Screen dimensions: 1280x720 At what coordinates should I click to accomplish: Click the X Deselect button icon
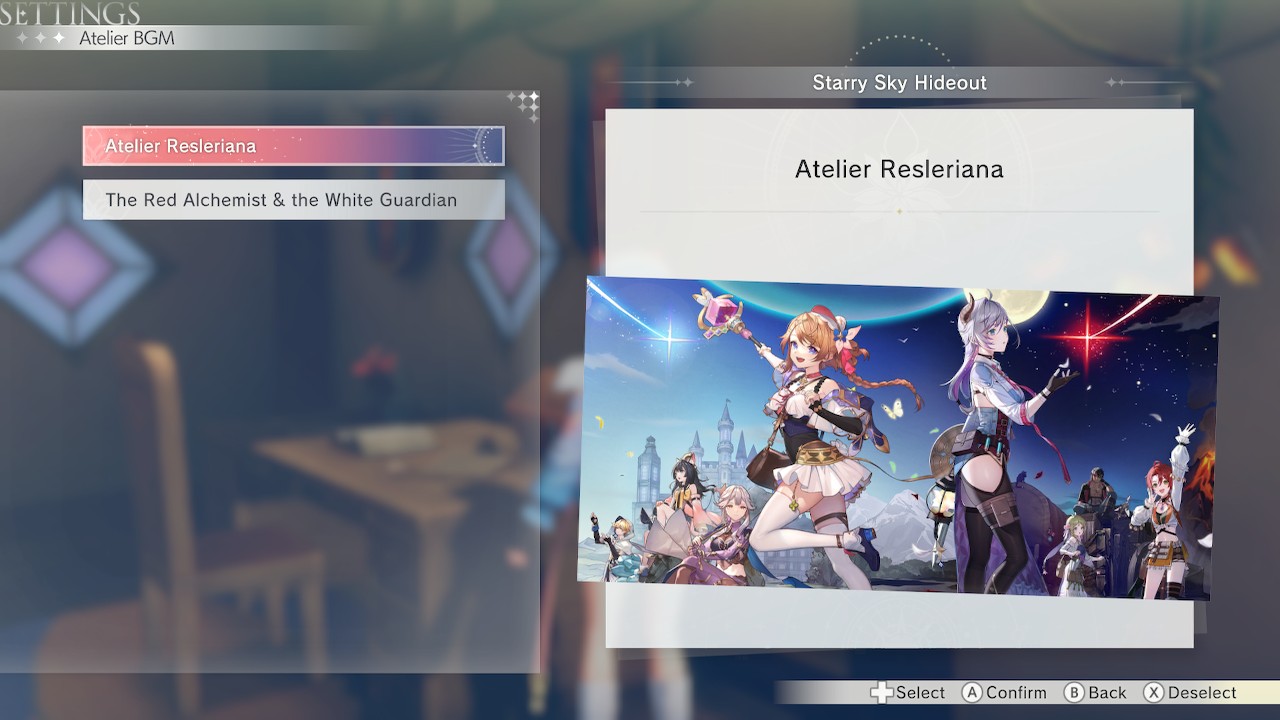[1155, 692]
